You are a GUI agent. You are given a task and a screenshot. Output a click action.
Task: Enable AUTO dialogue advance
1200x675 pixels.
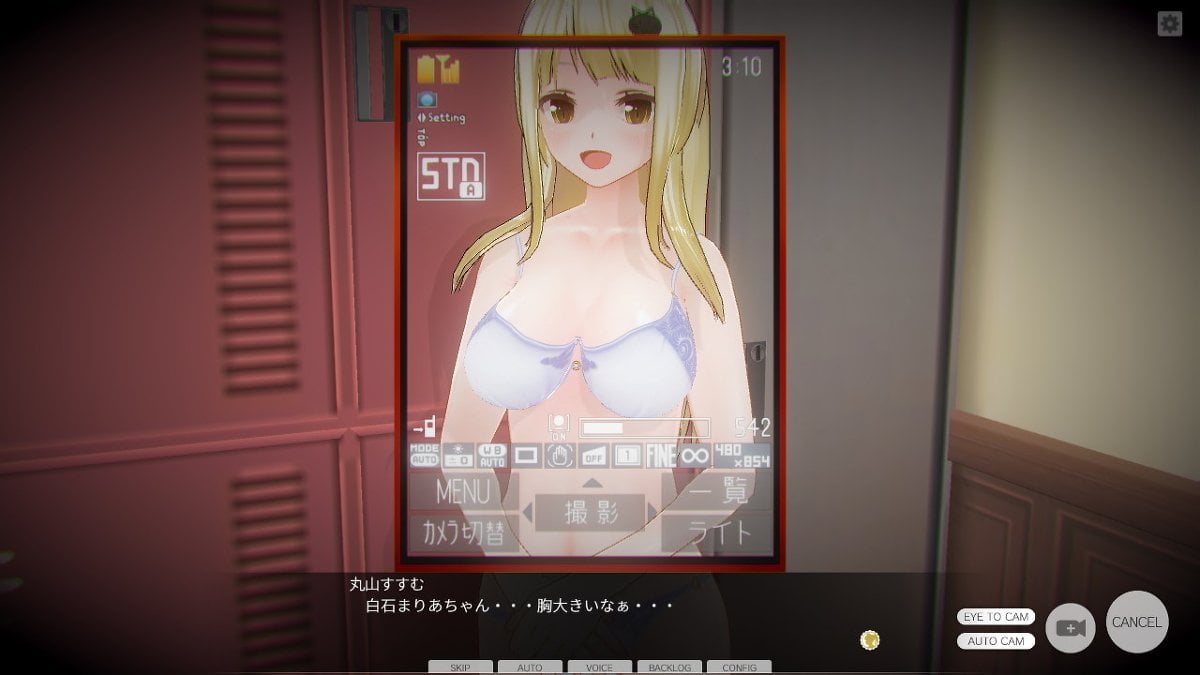click(530, 667)
